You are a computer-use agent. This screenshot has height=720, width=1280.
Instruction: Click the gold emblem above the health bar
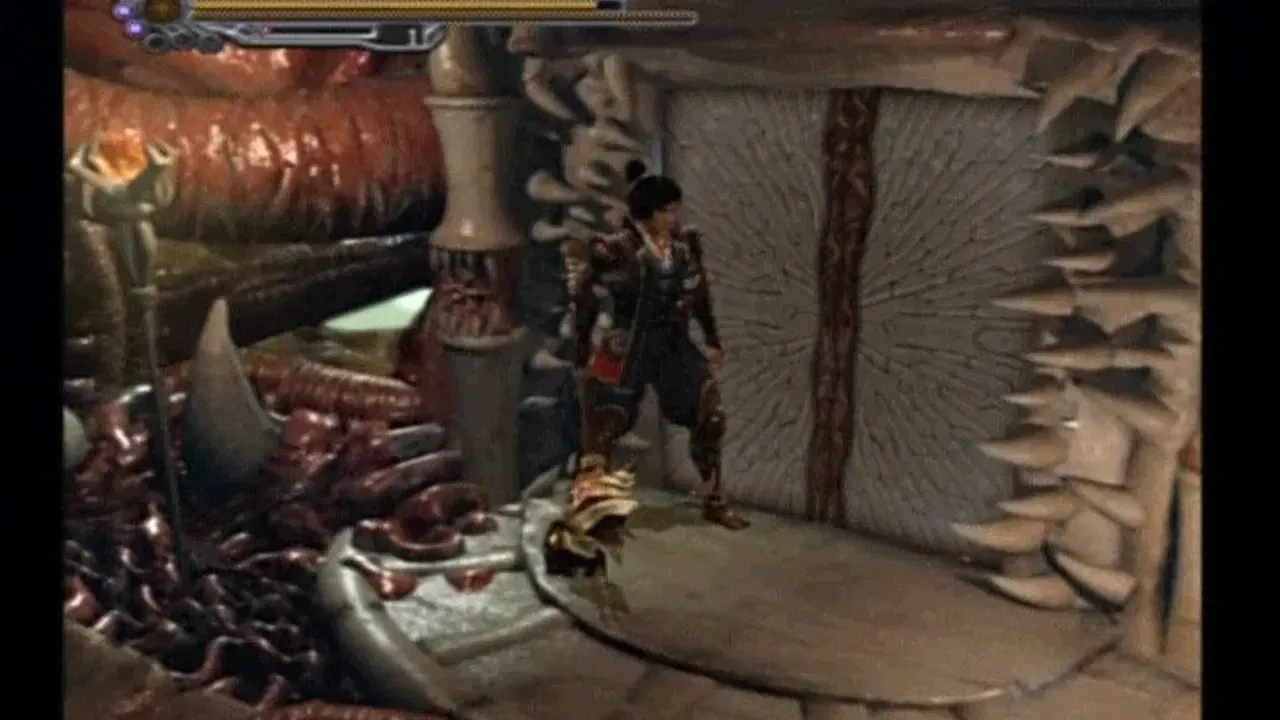point(160,8)
